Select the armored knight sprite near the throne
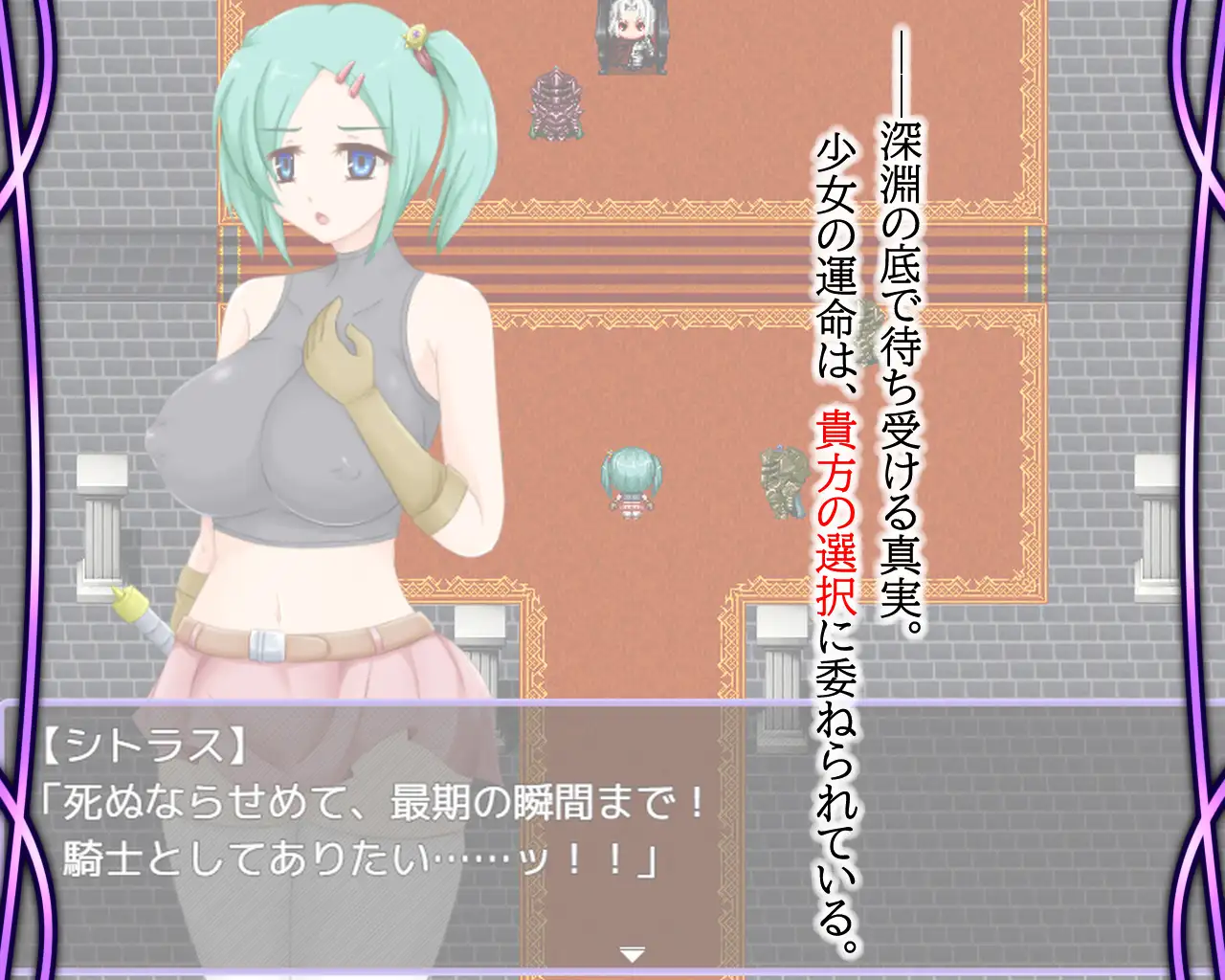This screenshot has width=1225, height=980. point(557,105)
